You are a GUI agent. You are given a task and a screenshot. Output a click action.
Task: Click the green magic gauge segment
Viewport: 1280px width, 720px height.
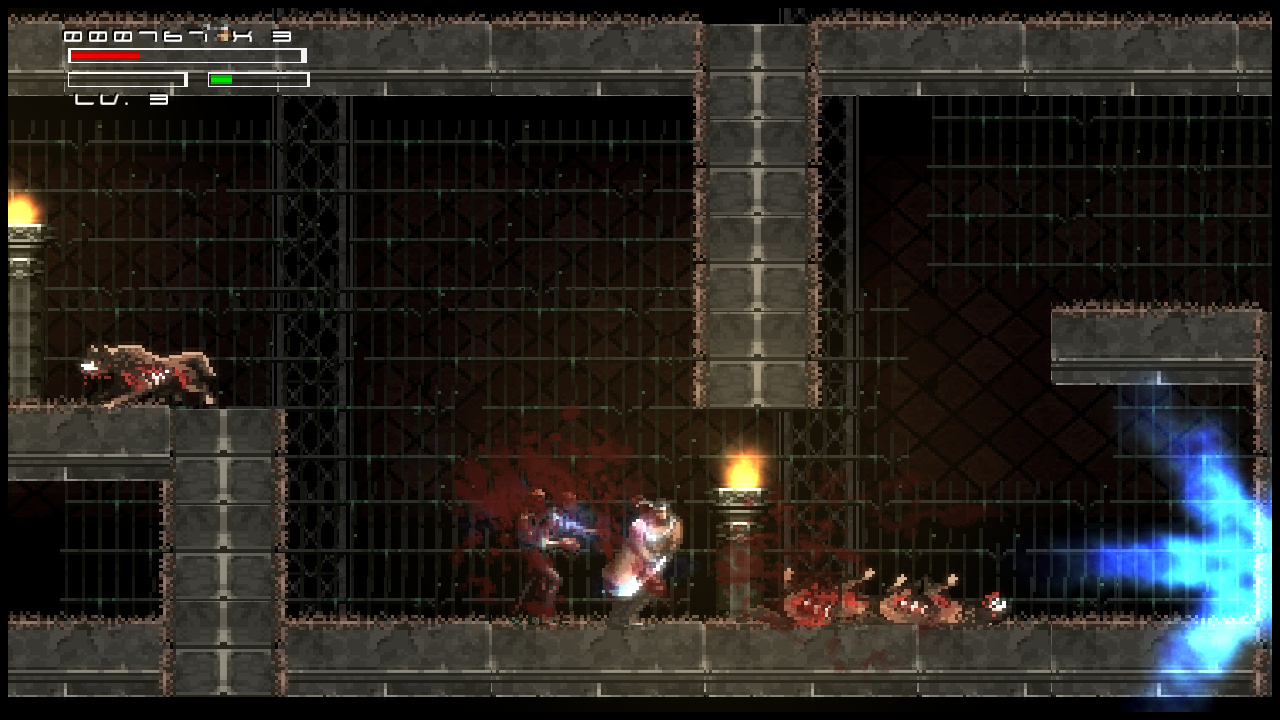tap(220, 78)
